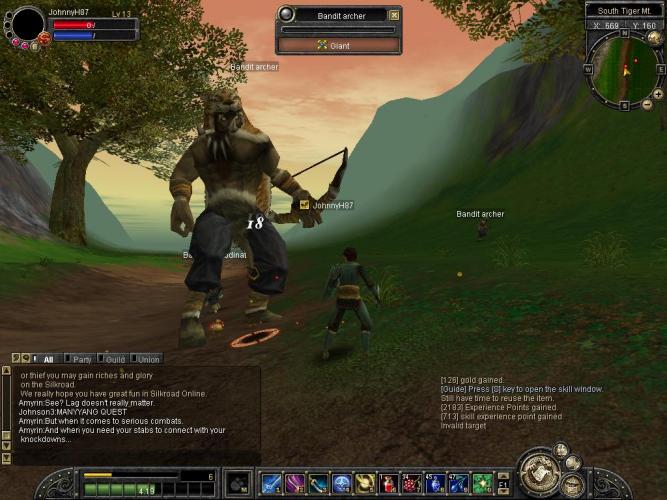The image size is (667, 500).
Task: Switch to the Party chat tab
Action: tap(82, 359)
